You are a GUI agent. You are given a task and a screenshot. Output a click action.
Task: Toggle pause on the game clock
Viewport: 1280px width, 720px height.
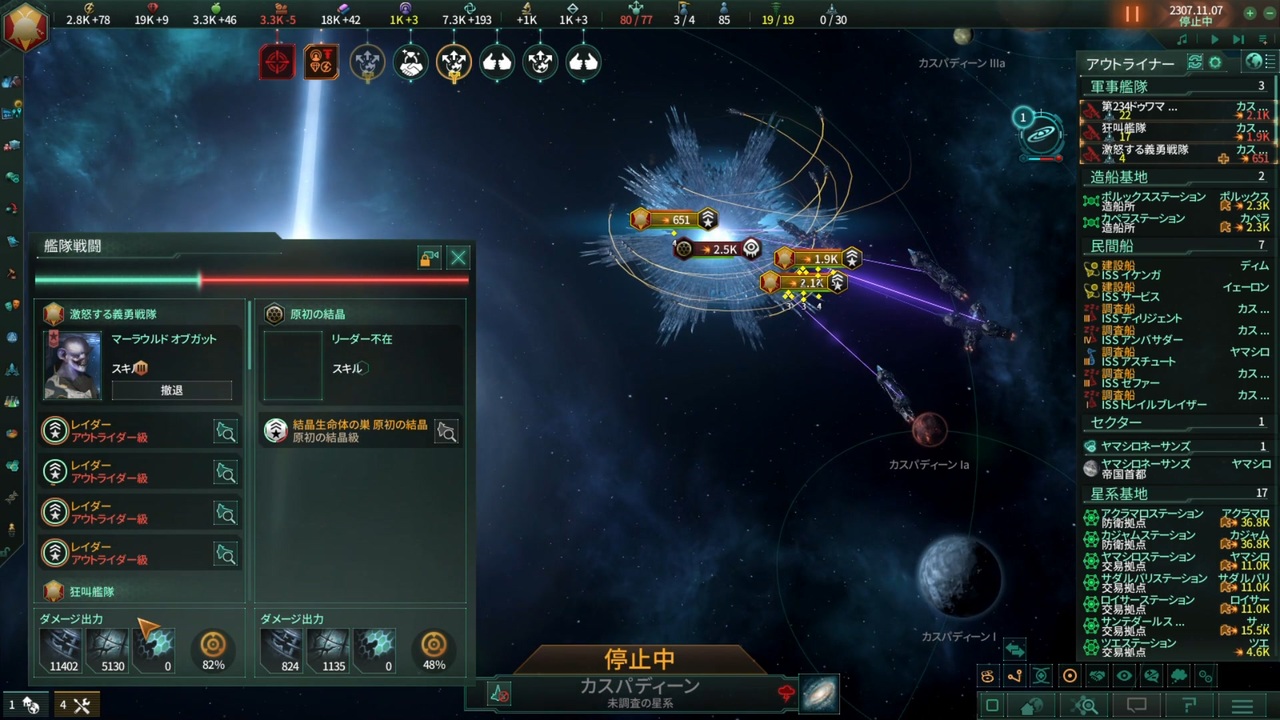click(x=1130, y=14)
